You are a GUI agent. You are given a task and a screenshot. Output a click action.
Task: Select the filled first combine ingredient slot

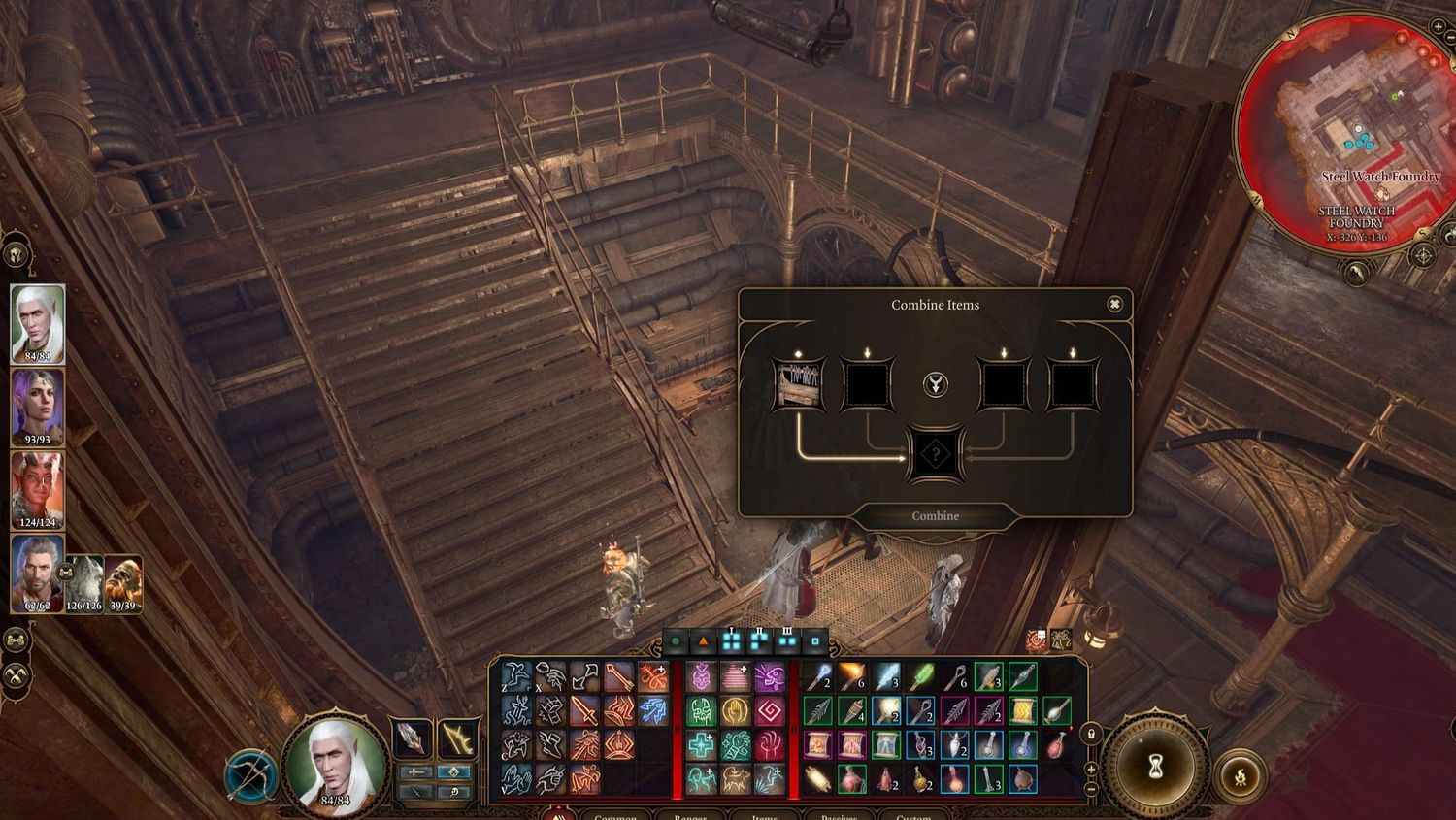[798, 384]
